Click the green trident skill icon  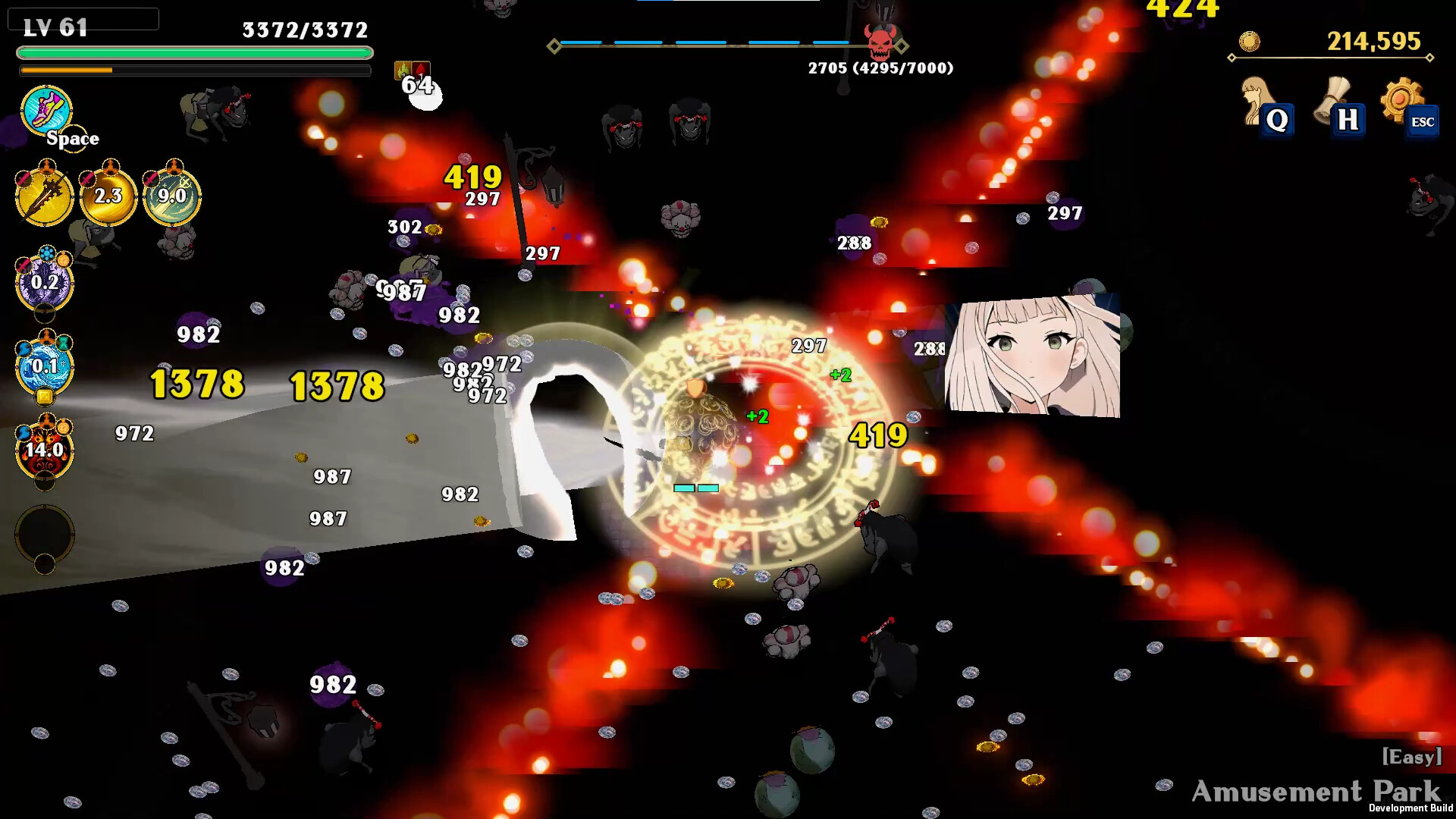172,197
